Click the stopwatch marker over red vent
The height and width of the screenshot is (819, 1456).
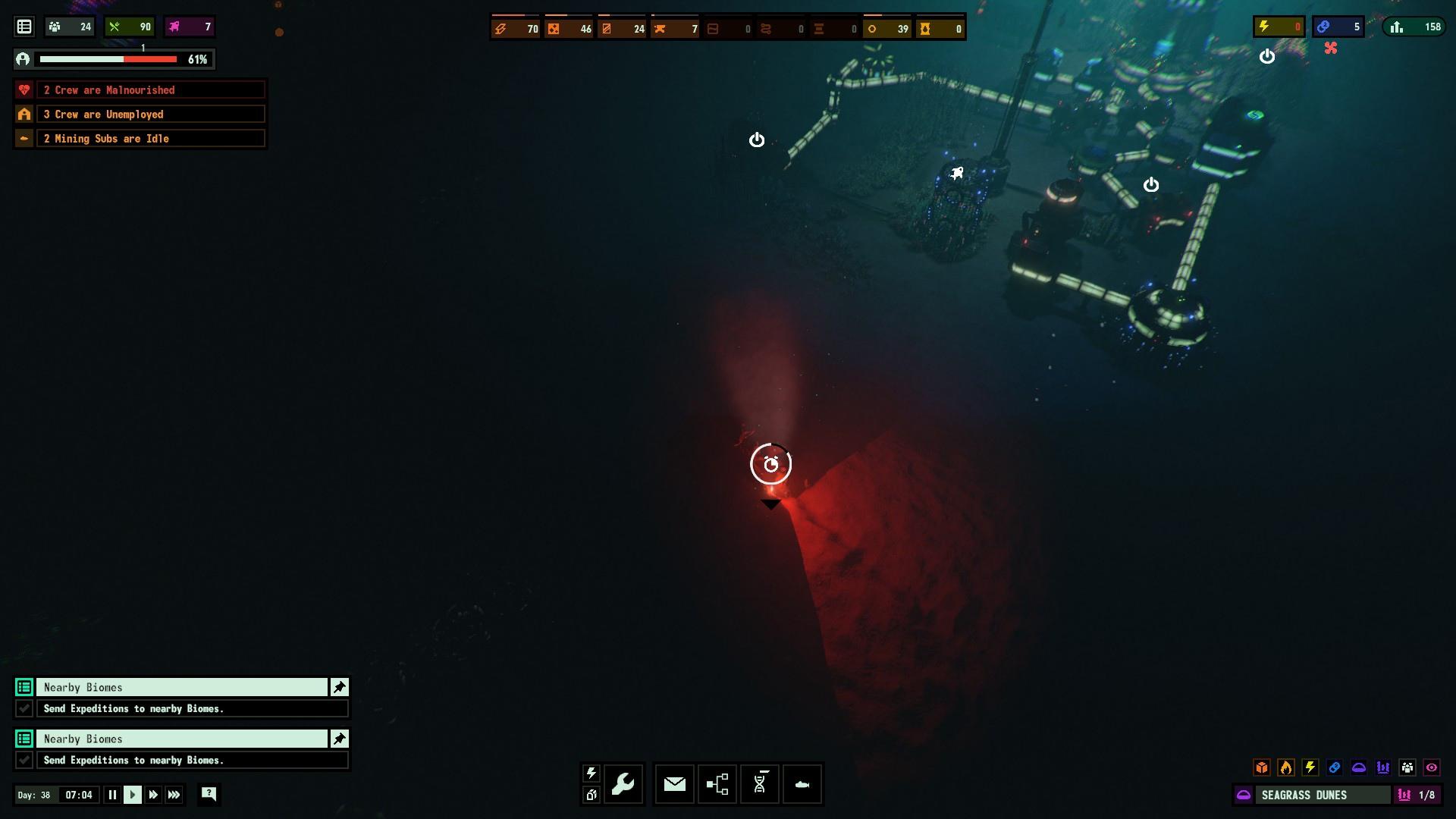(x=770, y=464)
